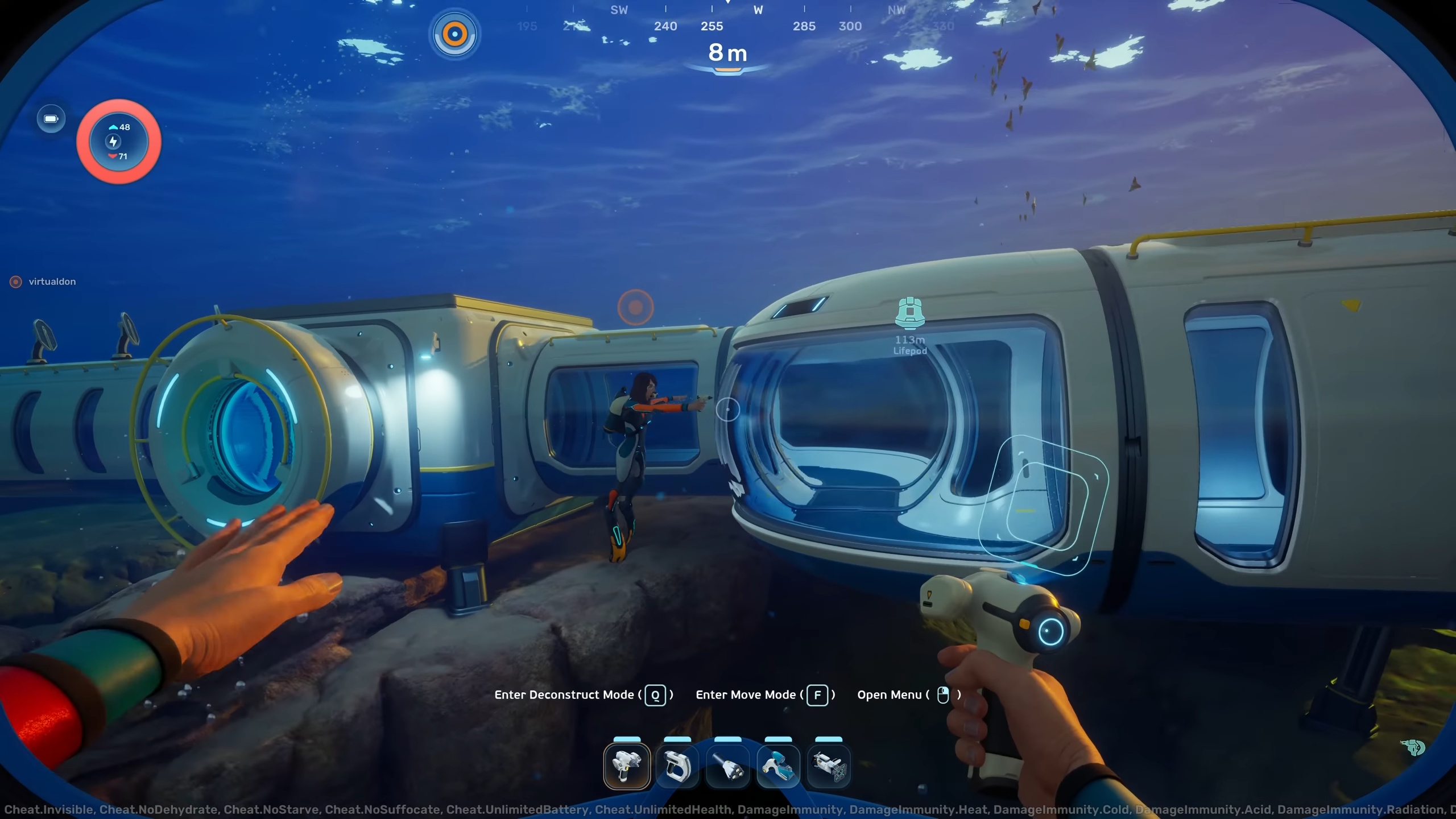Image resolution: width=1456 pixels, height=819 pixels.
Task: Click the battery indicator icon top-left
Action: point(51,119)
